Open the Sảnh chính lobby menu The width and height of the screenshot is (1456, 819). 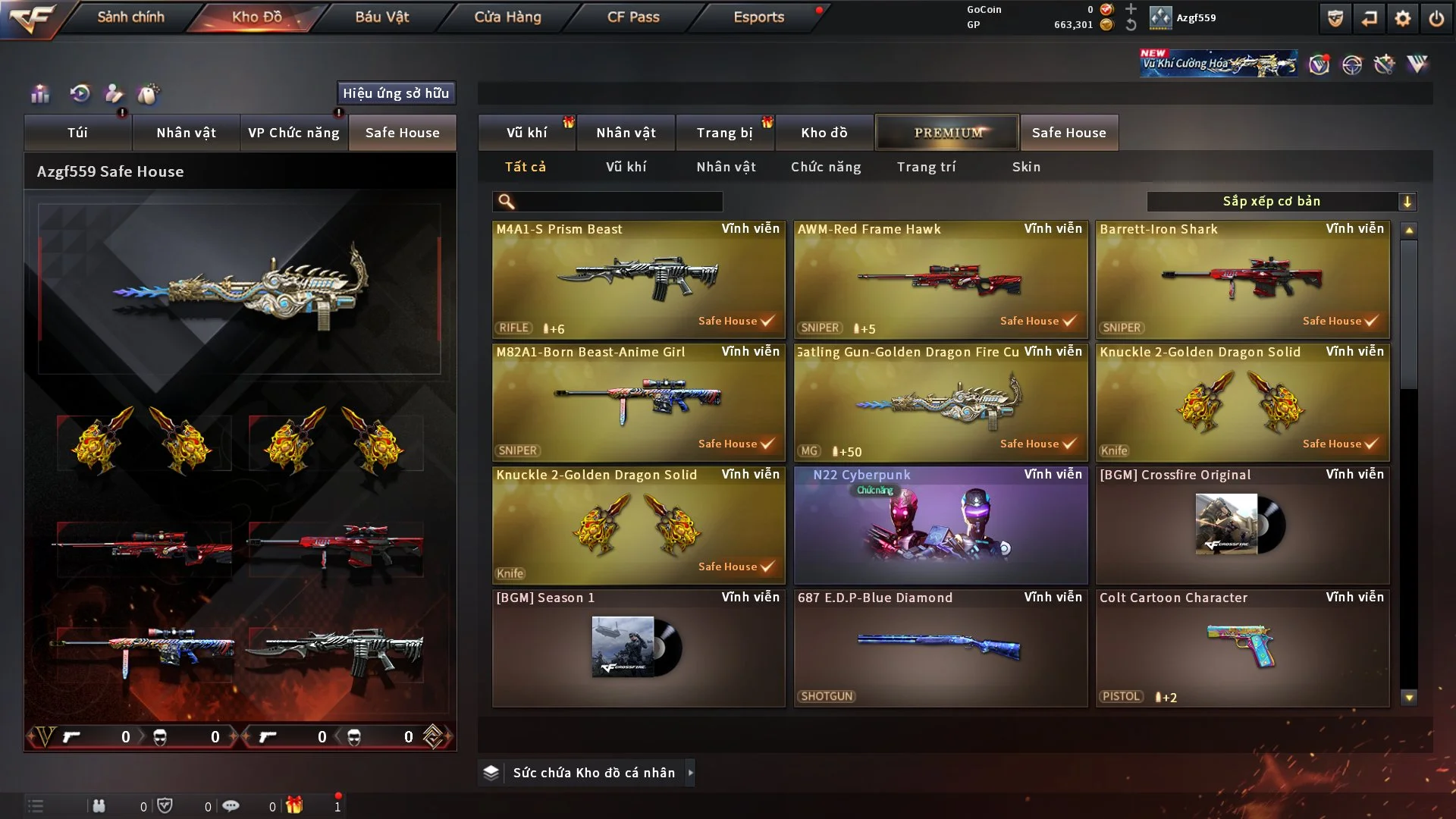tap(130, 17)
